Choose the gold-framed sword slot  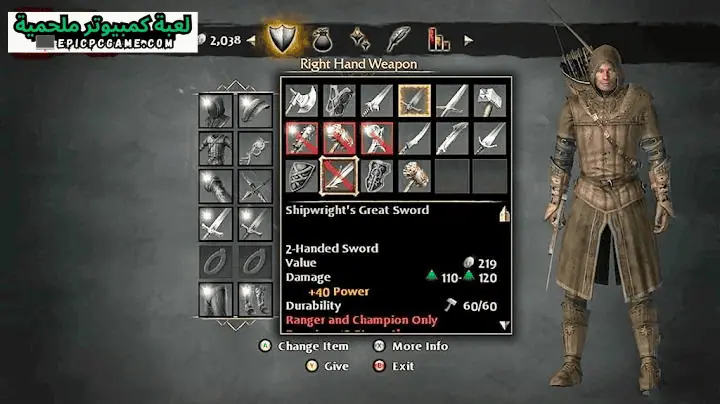click(x=413, y=100)
